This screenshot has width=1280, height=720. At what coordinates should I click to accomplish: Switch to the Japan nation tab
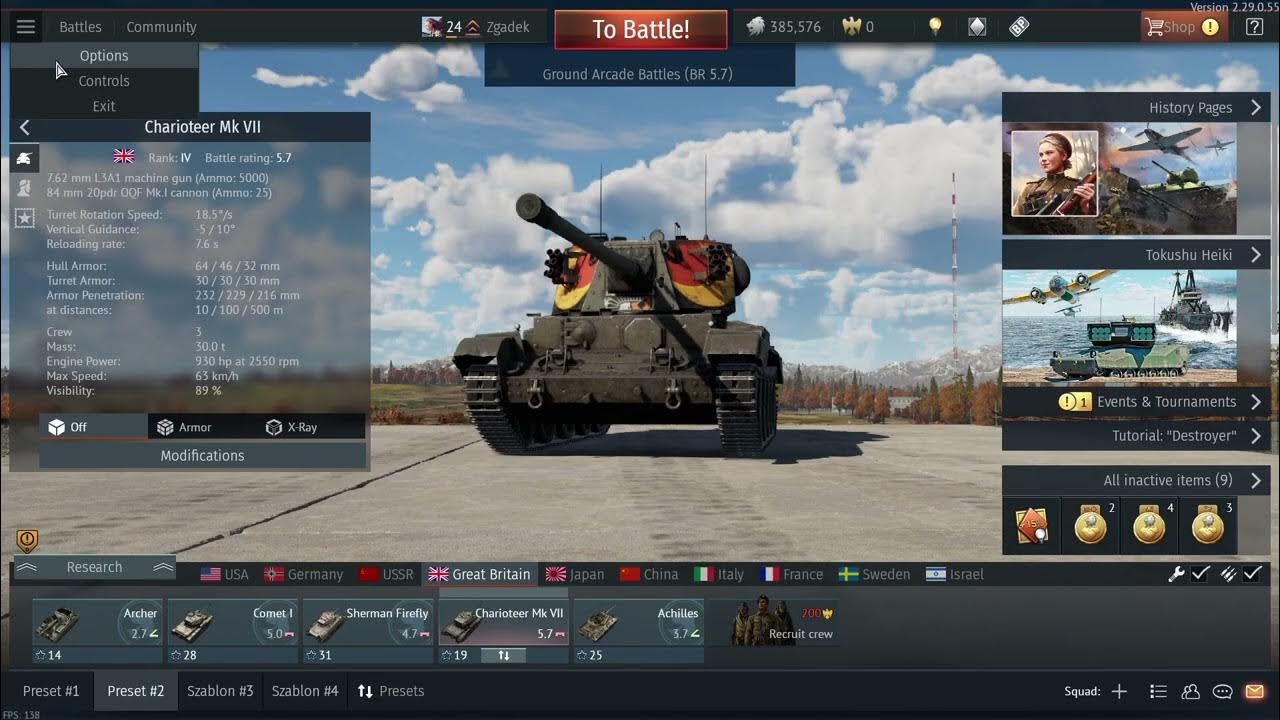pyautogui.click(x=577, y=574)
